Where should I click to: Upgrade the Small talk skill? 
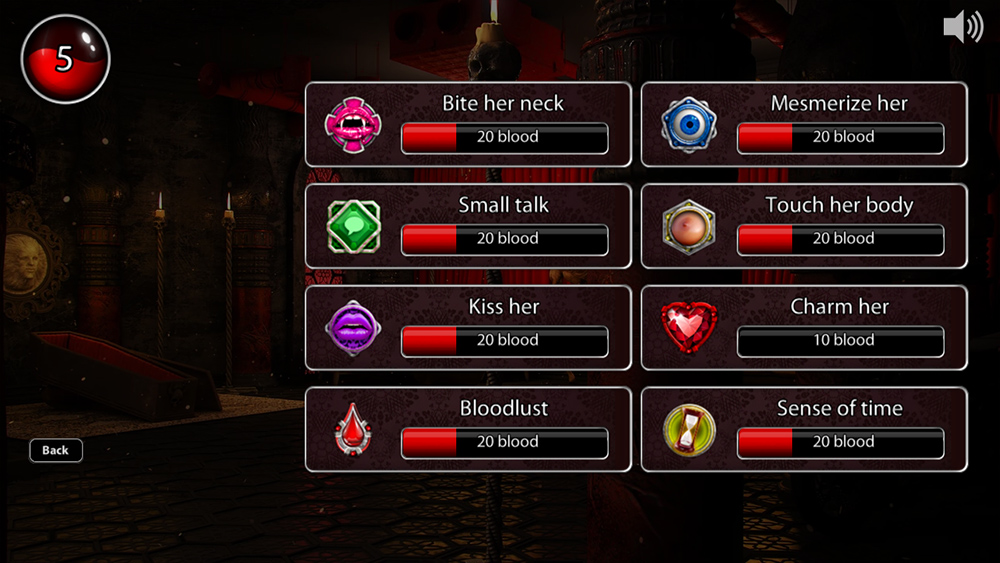point(468,226)
